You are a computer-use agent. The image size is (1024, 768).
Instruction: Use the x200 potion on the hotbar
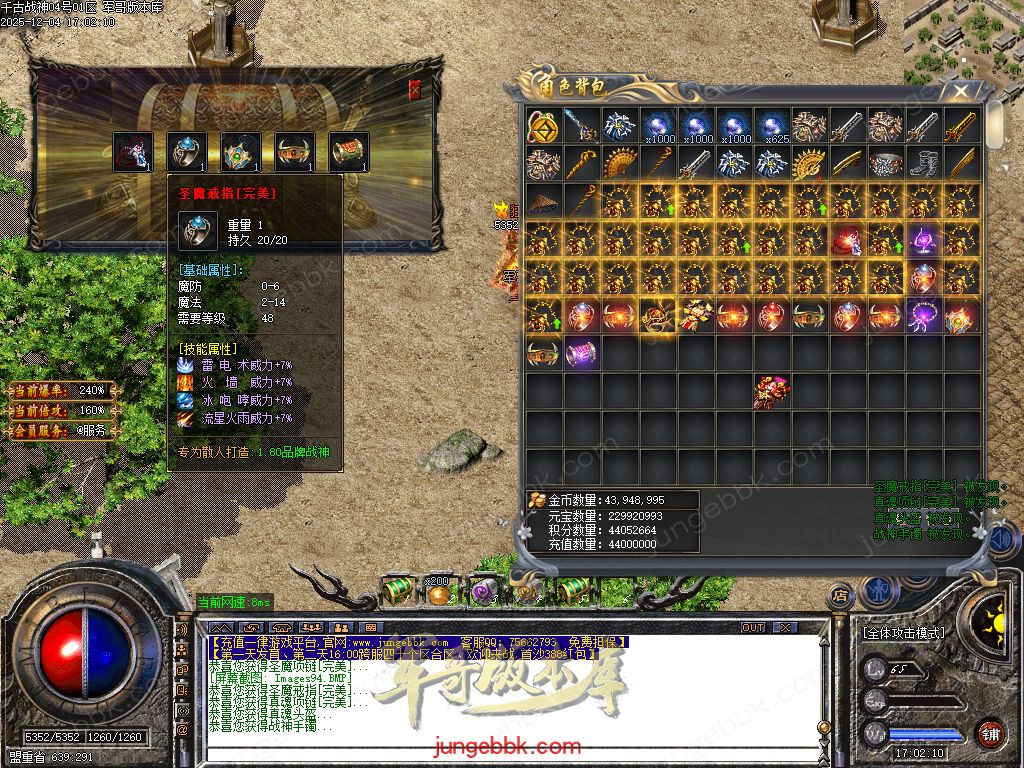tap(437, 593)
